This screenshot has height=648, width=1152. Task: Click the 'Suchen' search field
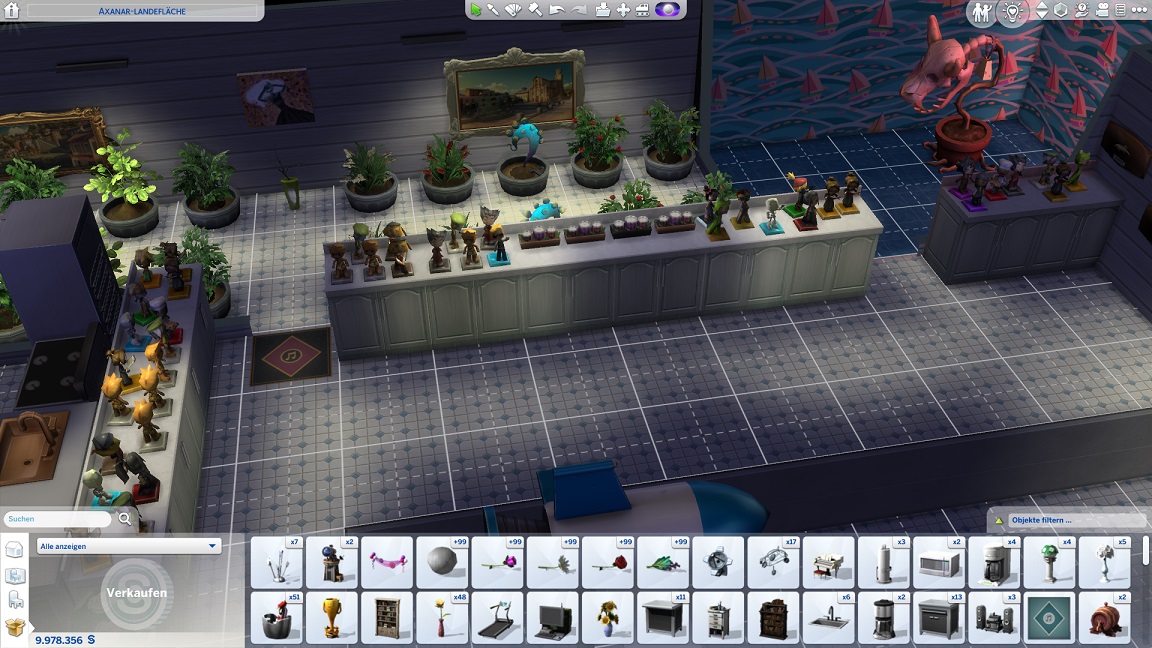[x=58, y=519]
